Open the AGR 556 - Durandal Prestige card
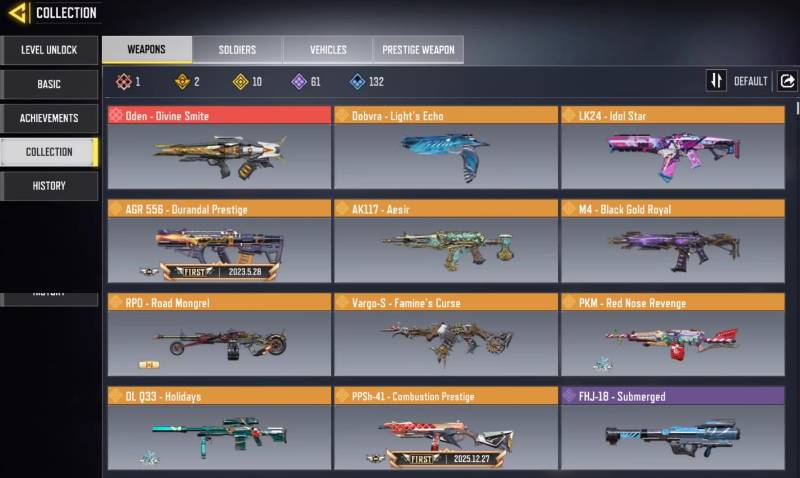The image size is (800, 478). pos(219,241)
